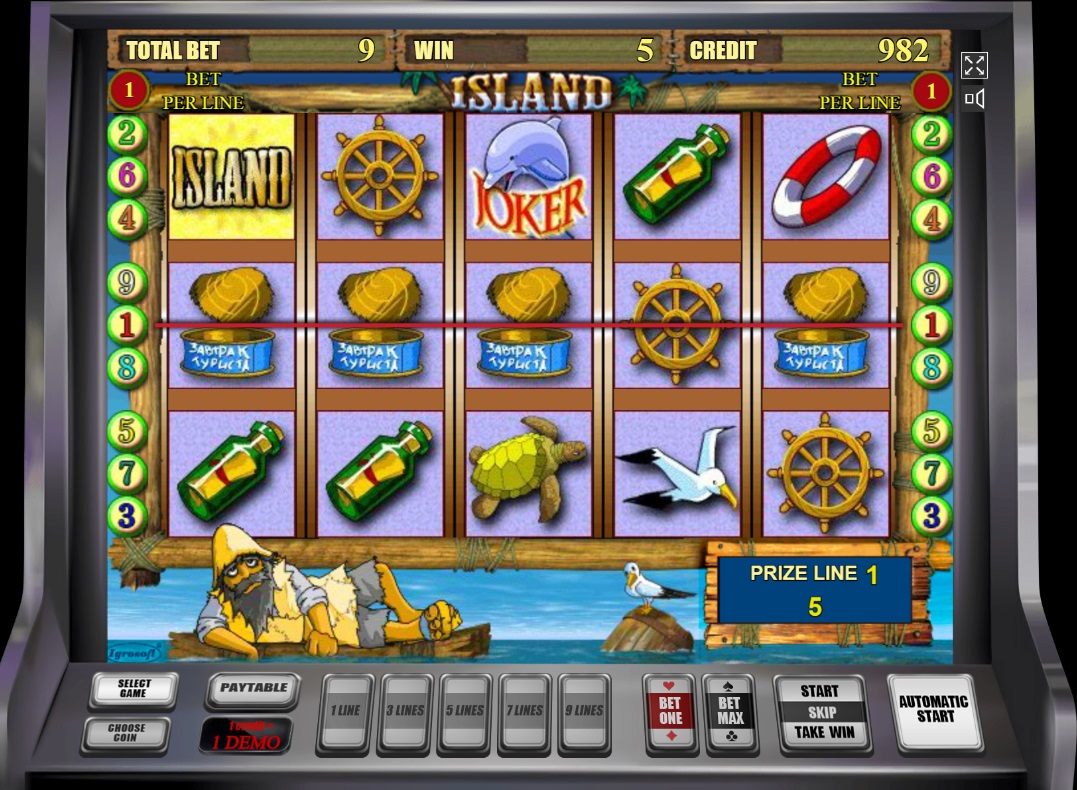Activate the 5 Lines button
The height and width of the screenshot is (790, 1077).
(465, 712)
